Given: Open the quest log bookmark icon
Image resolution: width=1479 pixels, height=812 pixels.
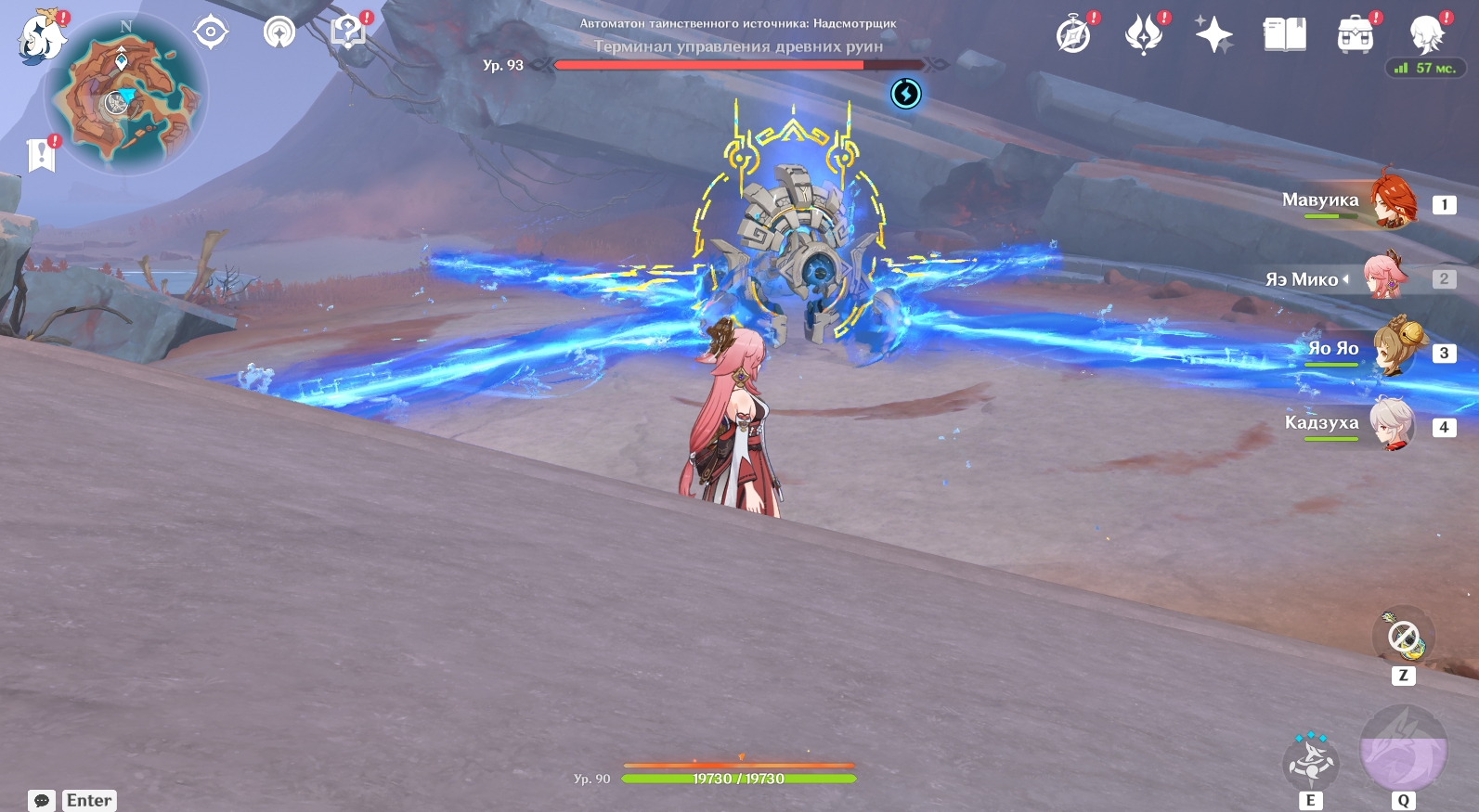Looking at the screenshot, I should 42,155.
